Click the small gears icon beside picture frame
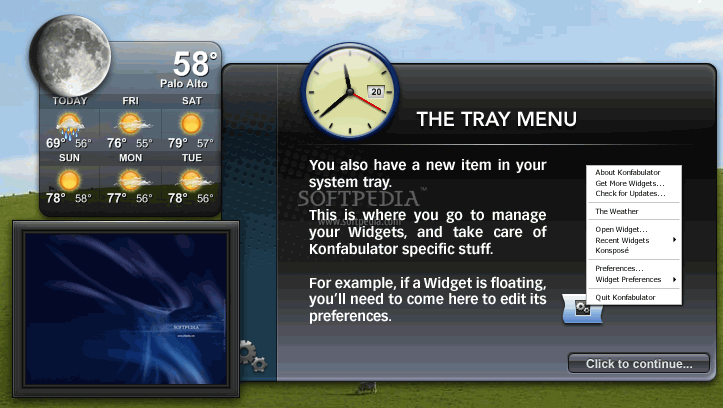This screenshot has height=408, width=723. point(252,356)
